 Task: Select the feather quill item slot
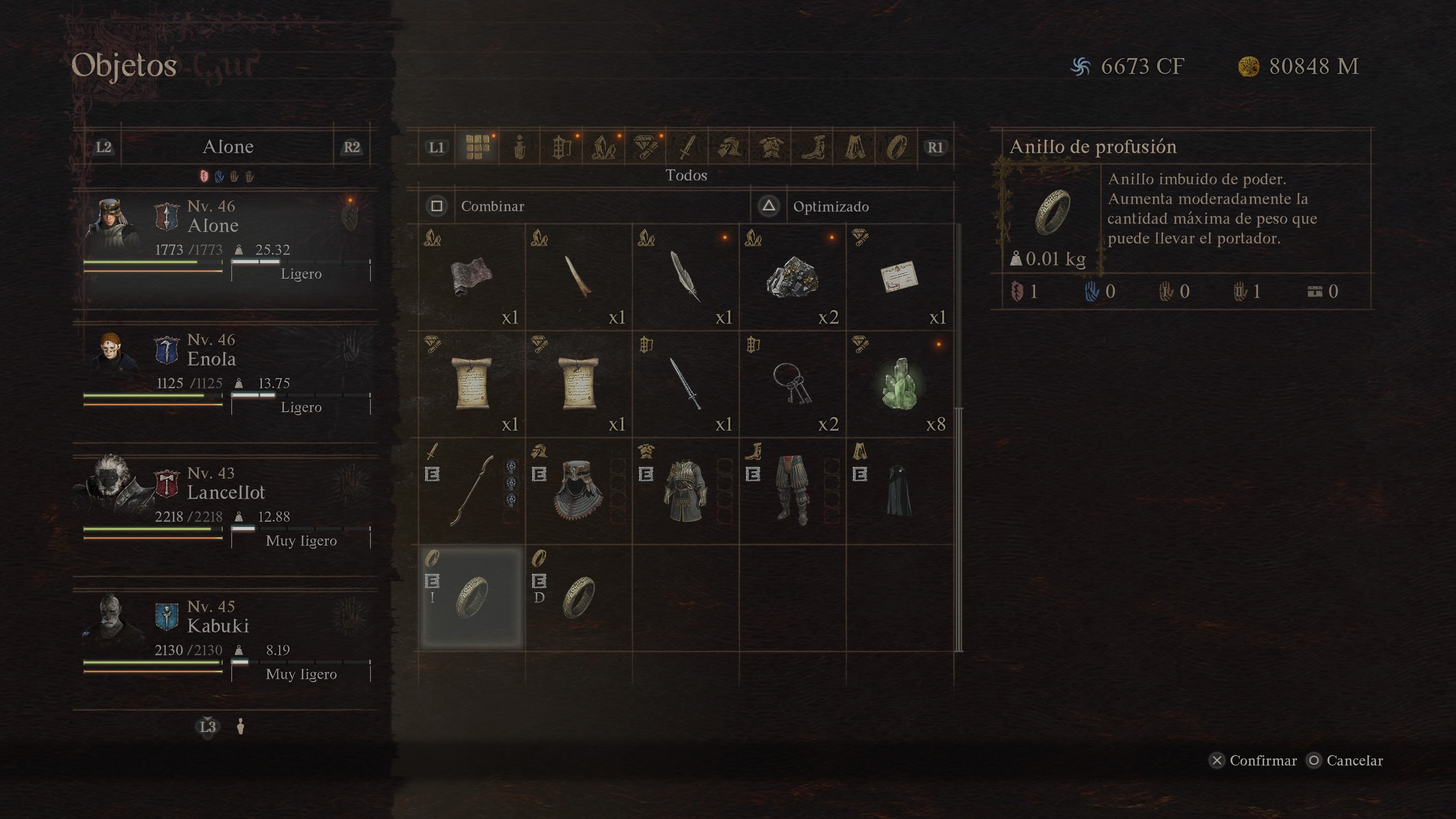click(x=686, y=277)
